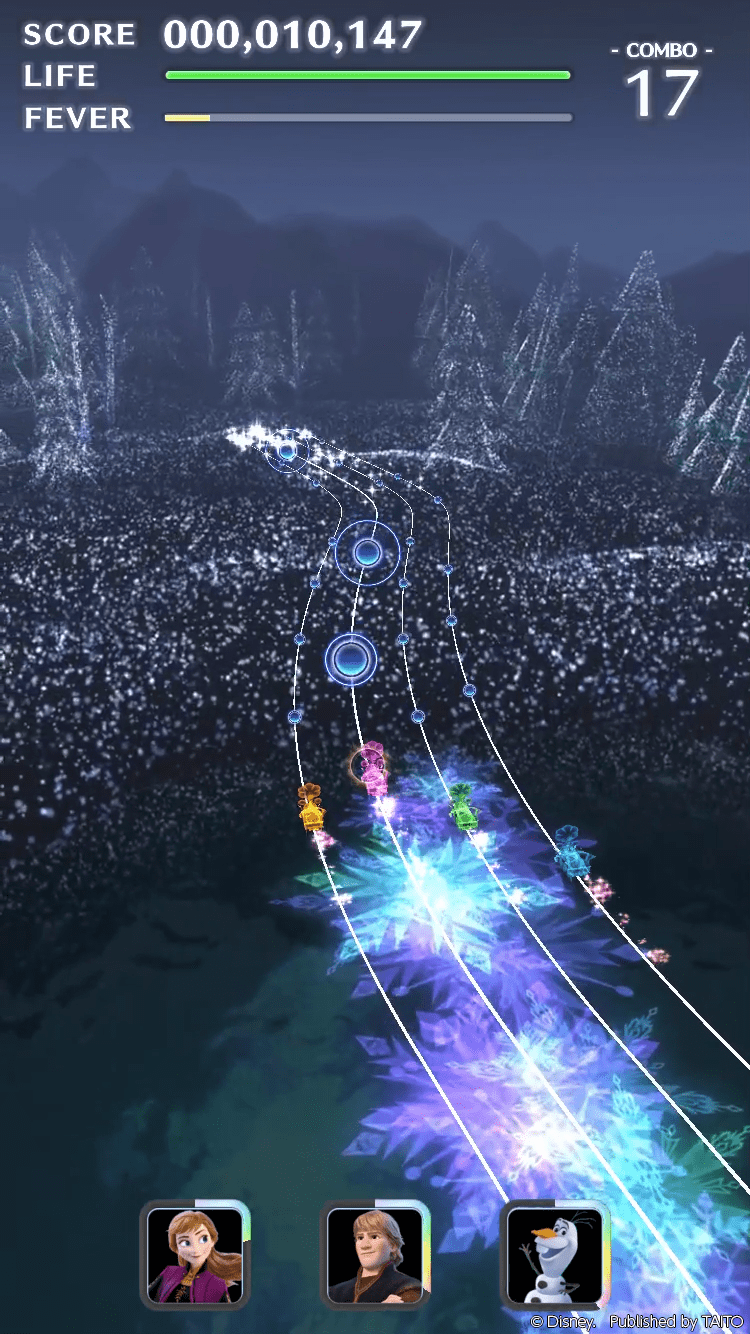750x1334 pixels.
Task: Trigger Olaf's character skill icon
Action: (554, 1254)
